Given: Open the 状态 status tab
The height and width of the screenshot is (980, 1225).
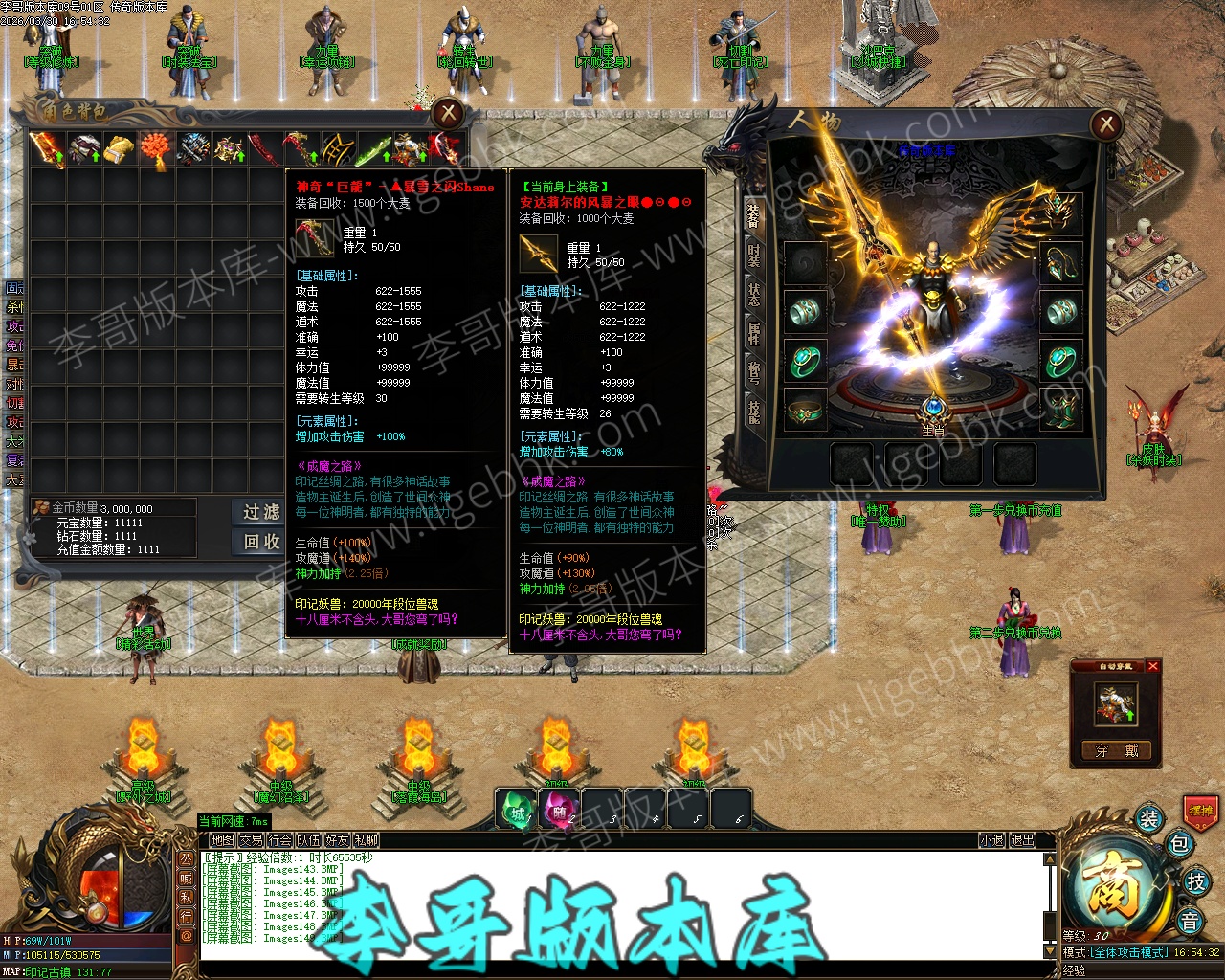Looking at the screenshot, I should click(x=754, y=293).
